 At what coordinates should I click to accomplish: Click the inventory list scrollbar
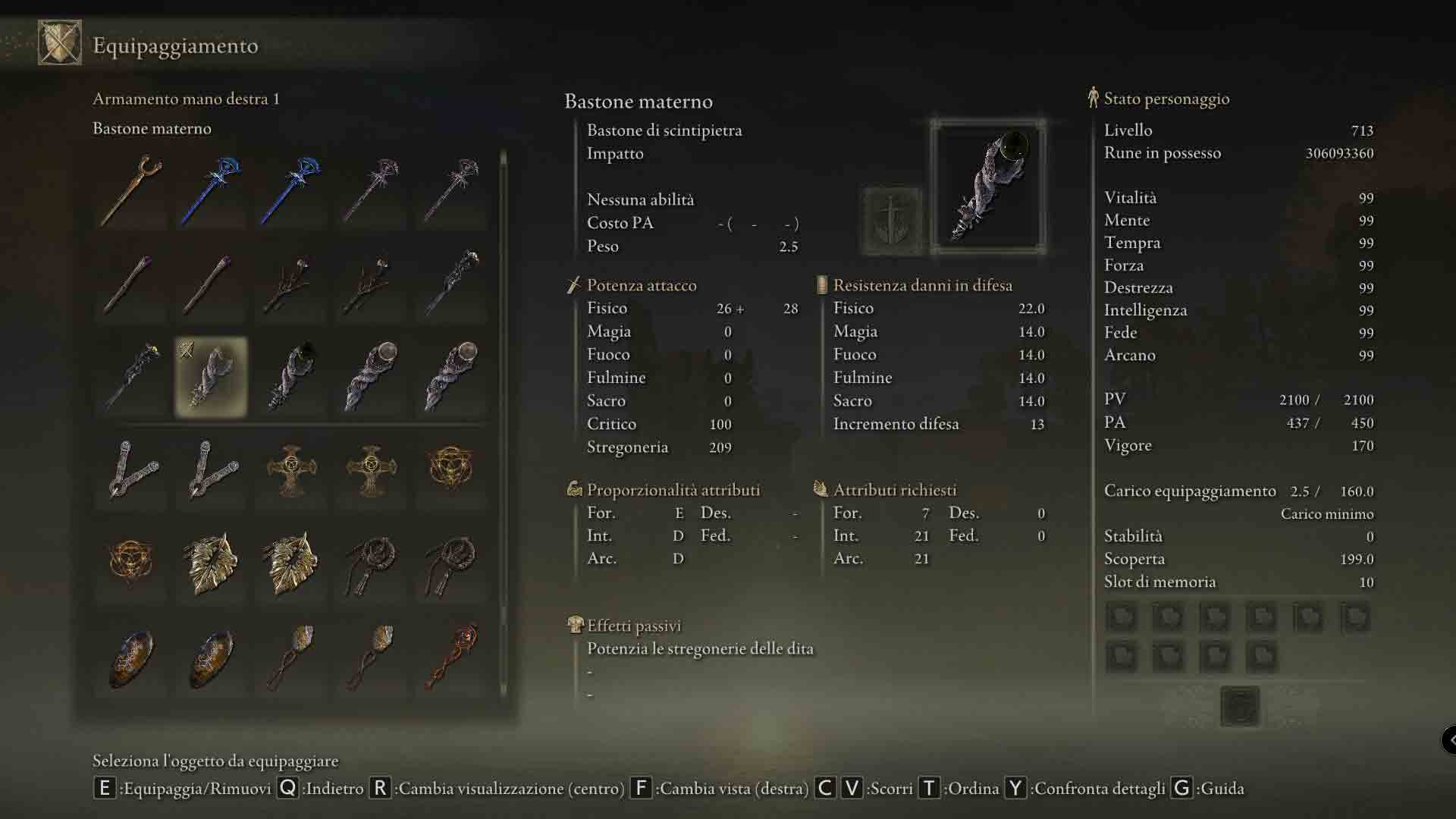(504, 425)
